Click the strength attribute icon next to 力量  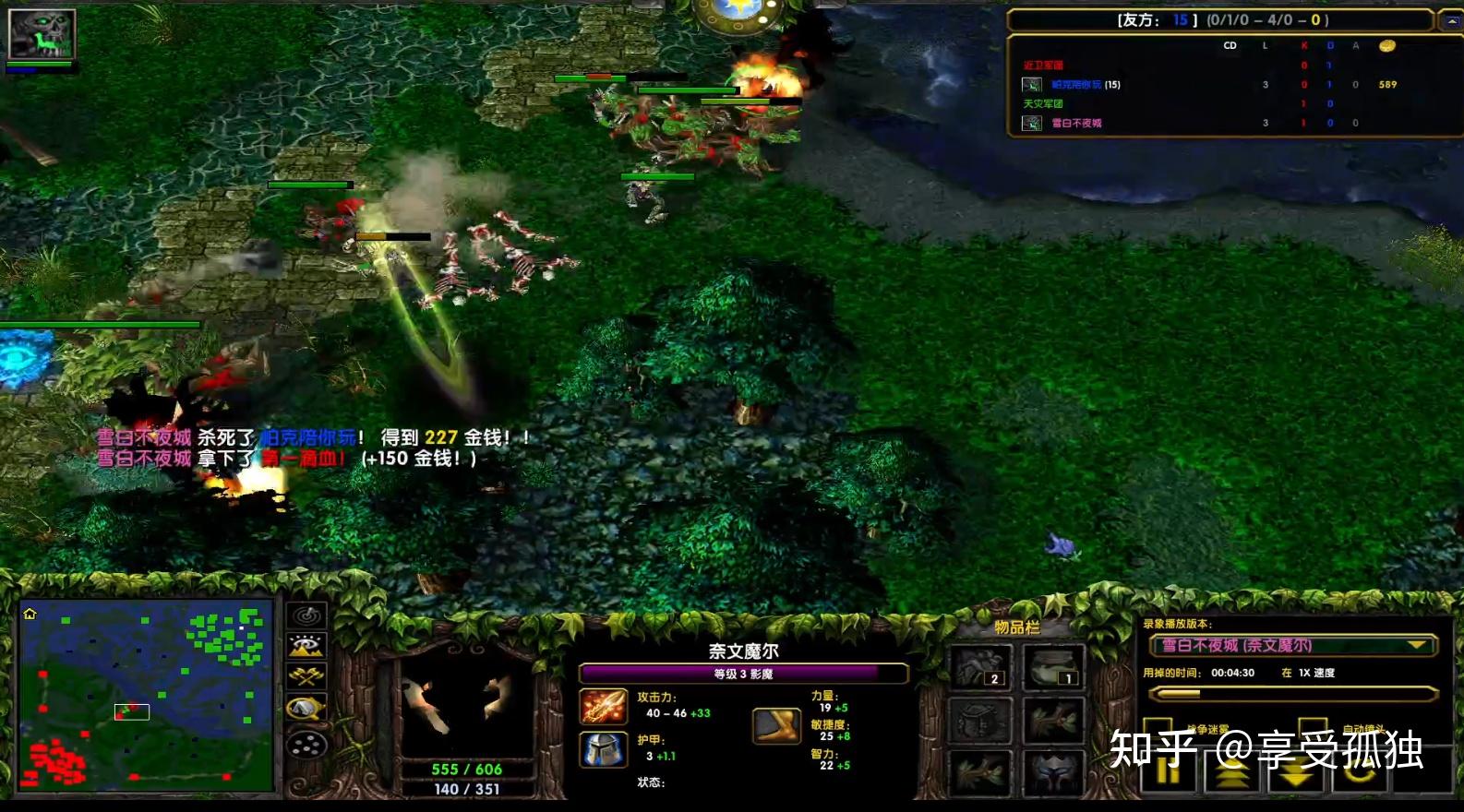coord(778,724)
